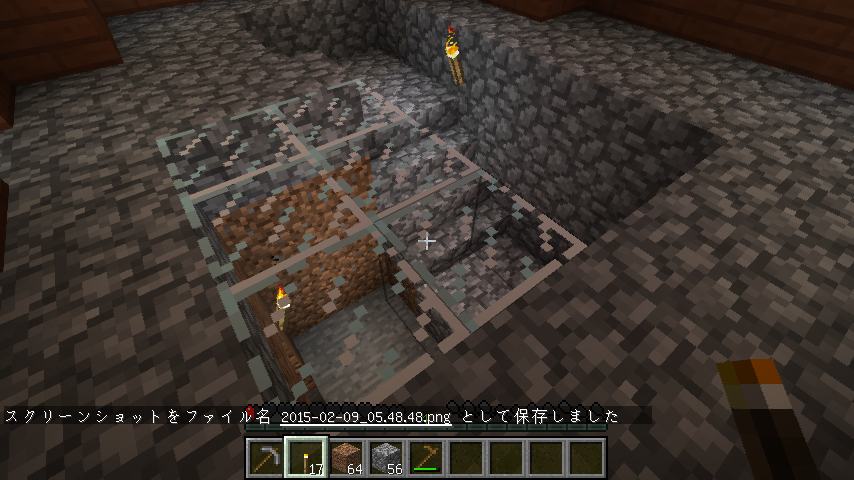This screenshot has height=480, width=854.
Task: Select the stone pickaxe hotbar slot
Action: tap(265, 458)
